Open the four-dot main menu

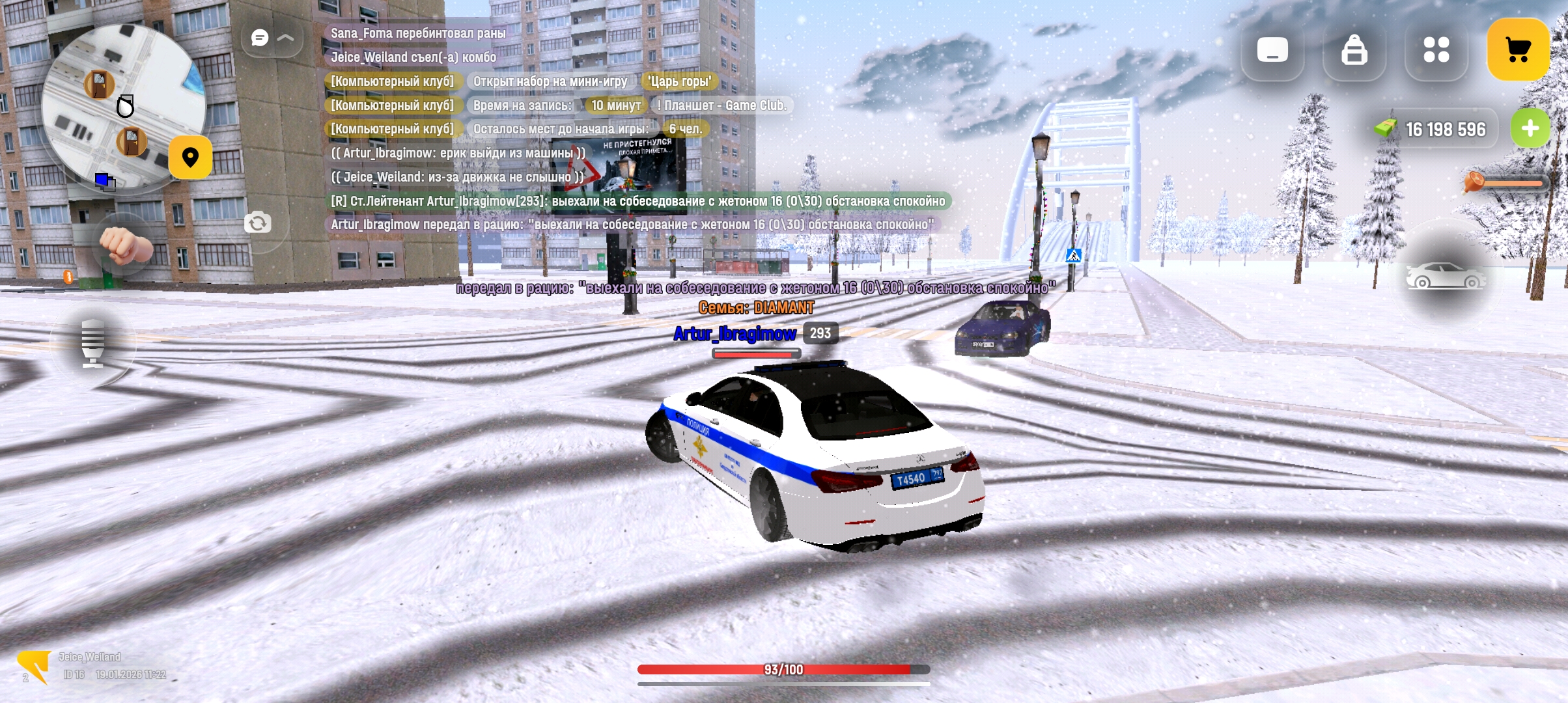1436,50
